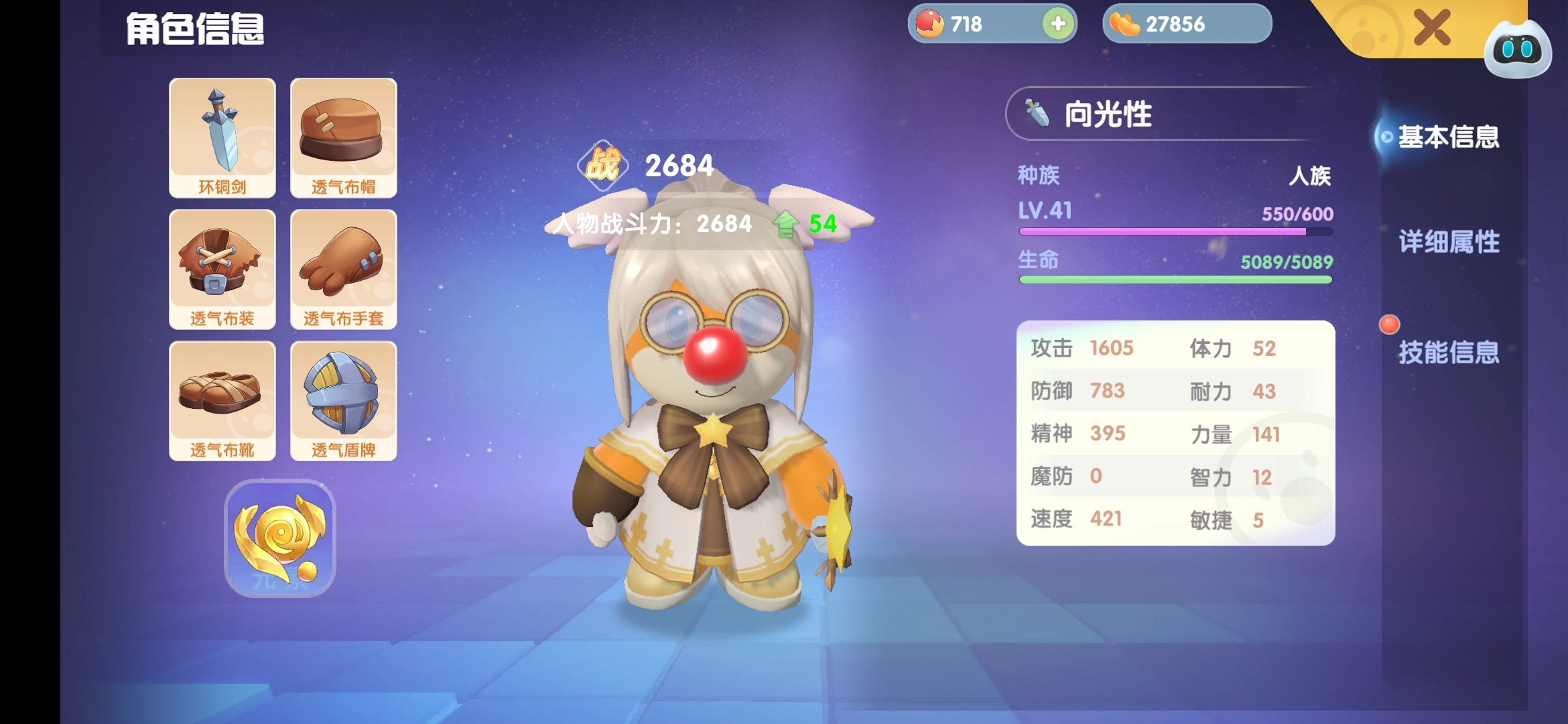Choose the 透气布手套 gloves slot

[343, 269]
